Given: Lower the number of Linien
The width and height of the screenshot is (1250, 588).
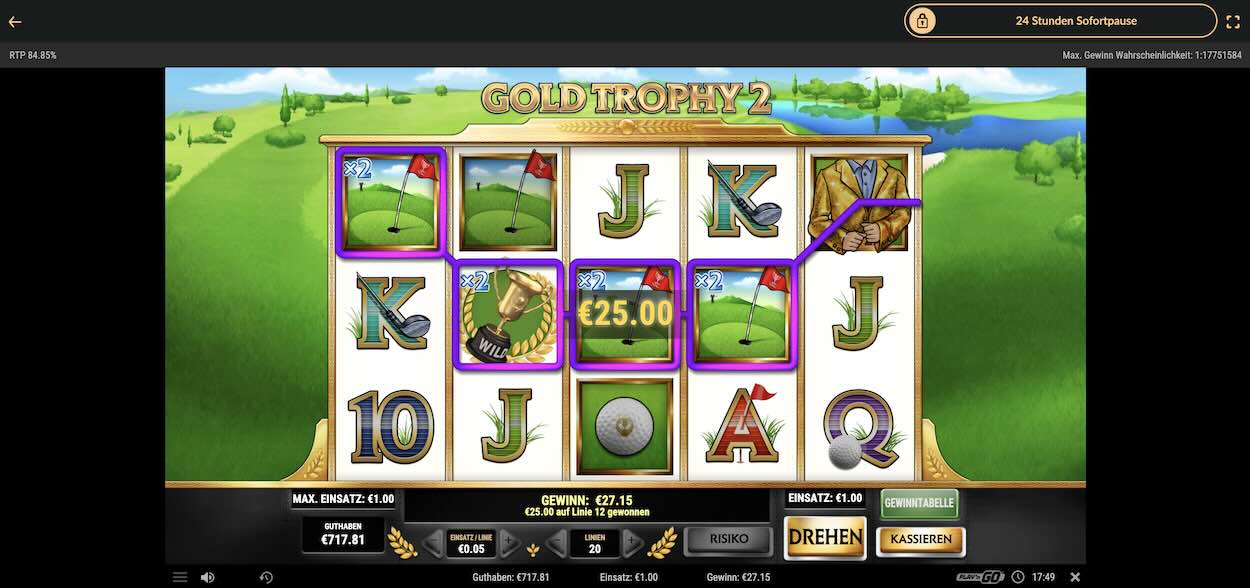Looking at the screenshot, I should [557, 543].
